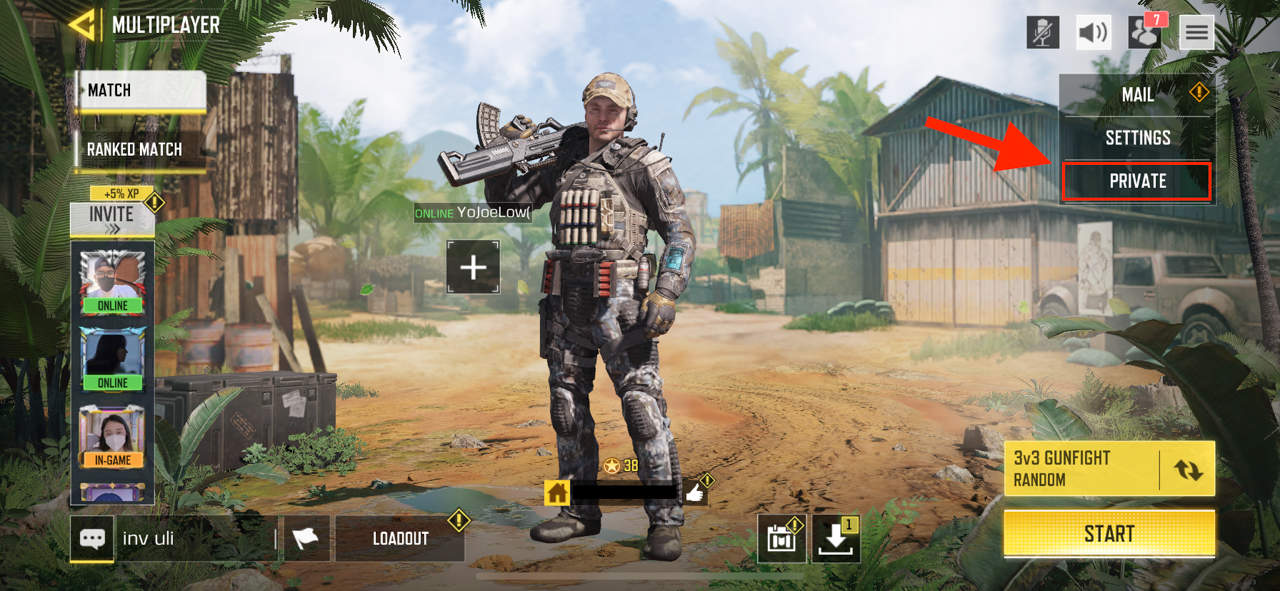Select the Match mode tab
The width and height of the screenshot is (1280, 591).
(140, 90)
